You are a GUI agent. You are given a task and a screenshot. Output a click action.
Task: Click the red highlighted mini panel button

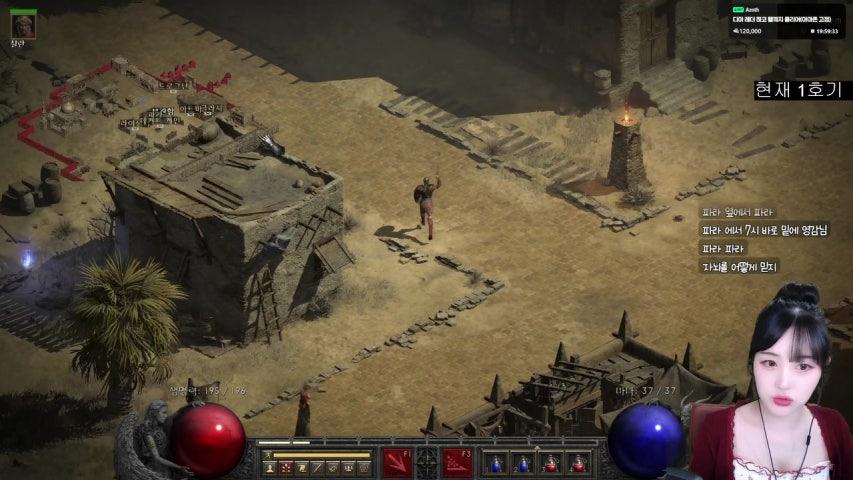(x=285, y=467)
